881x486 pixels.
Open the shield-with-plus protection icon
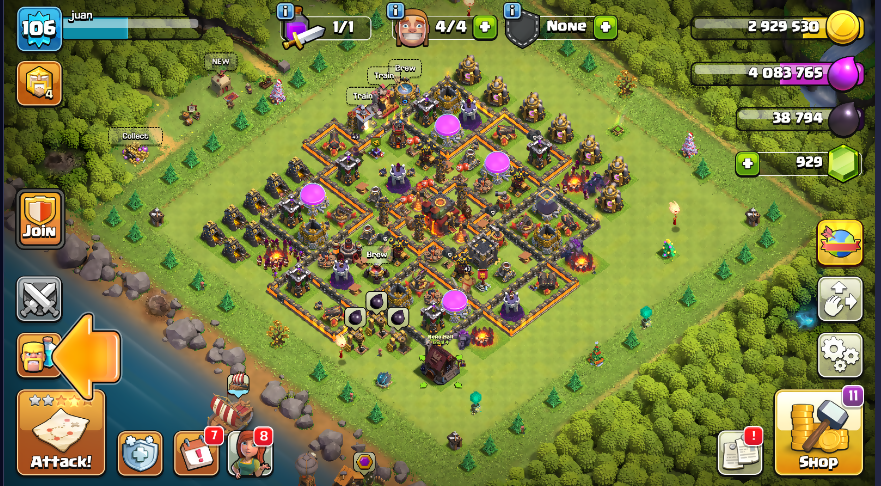pos(139,453)
